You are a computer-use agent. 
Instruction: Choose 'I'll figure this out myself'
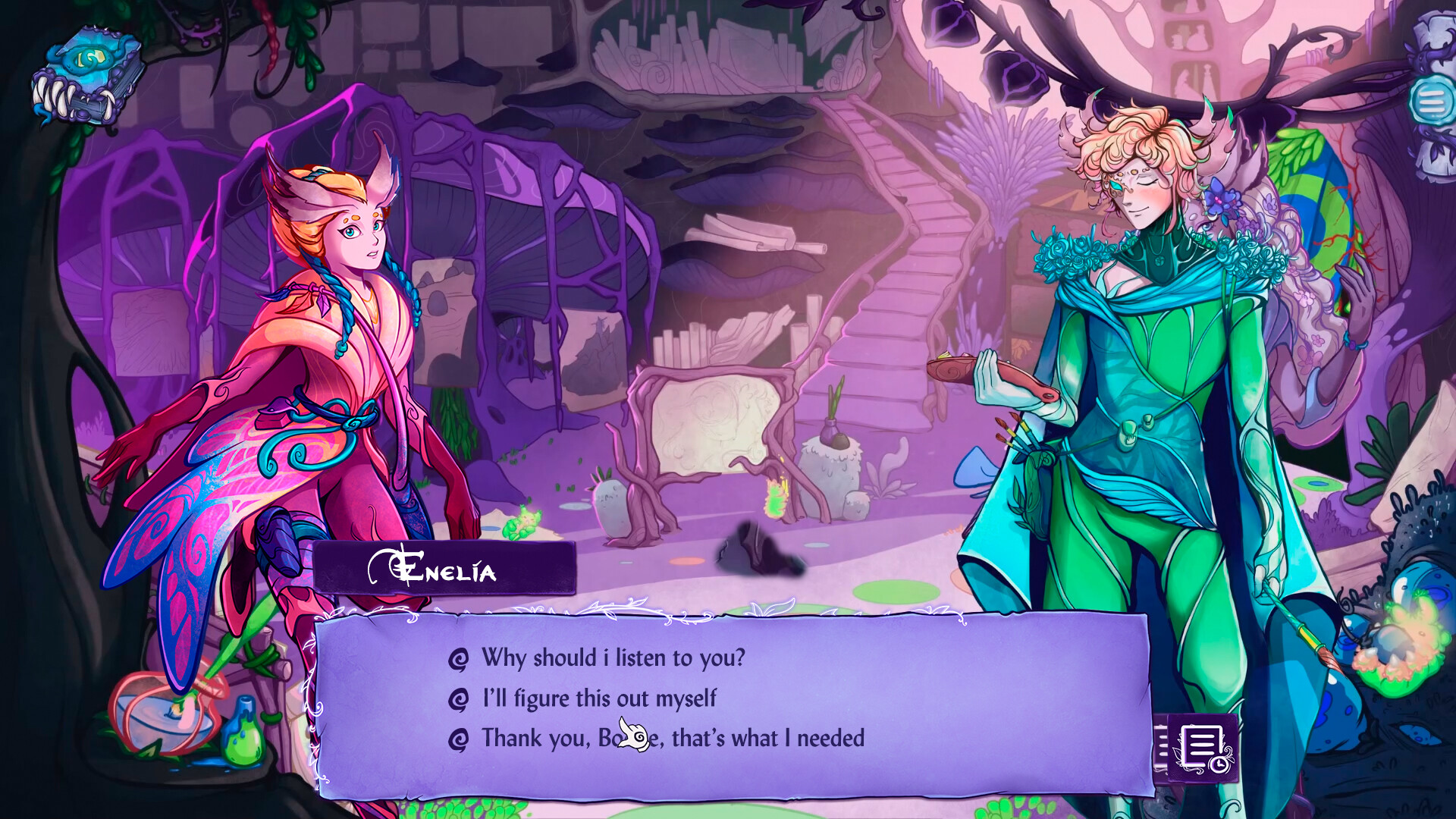[x=598, y=698]
